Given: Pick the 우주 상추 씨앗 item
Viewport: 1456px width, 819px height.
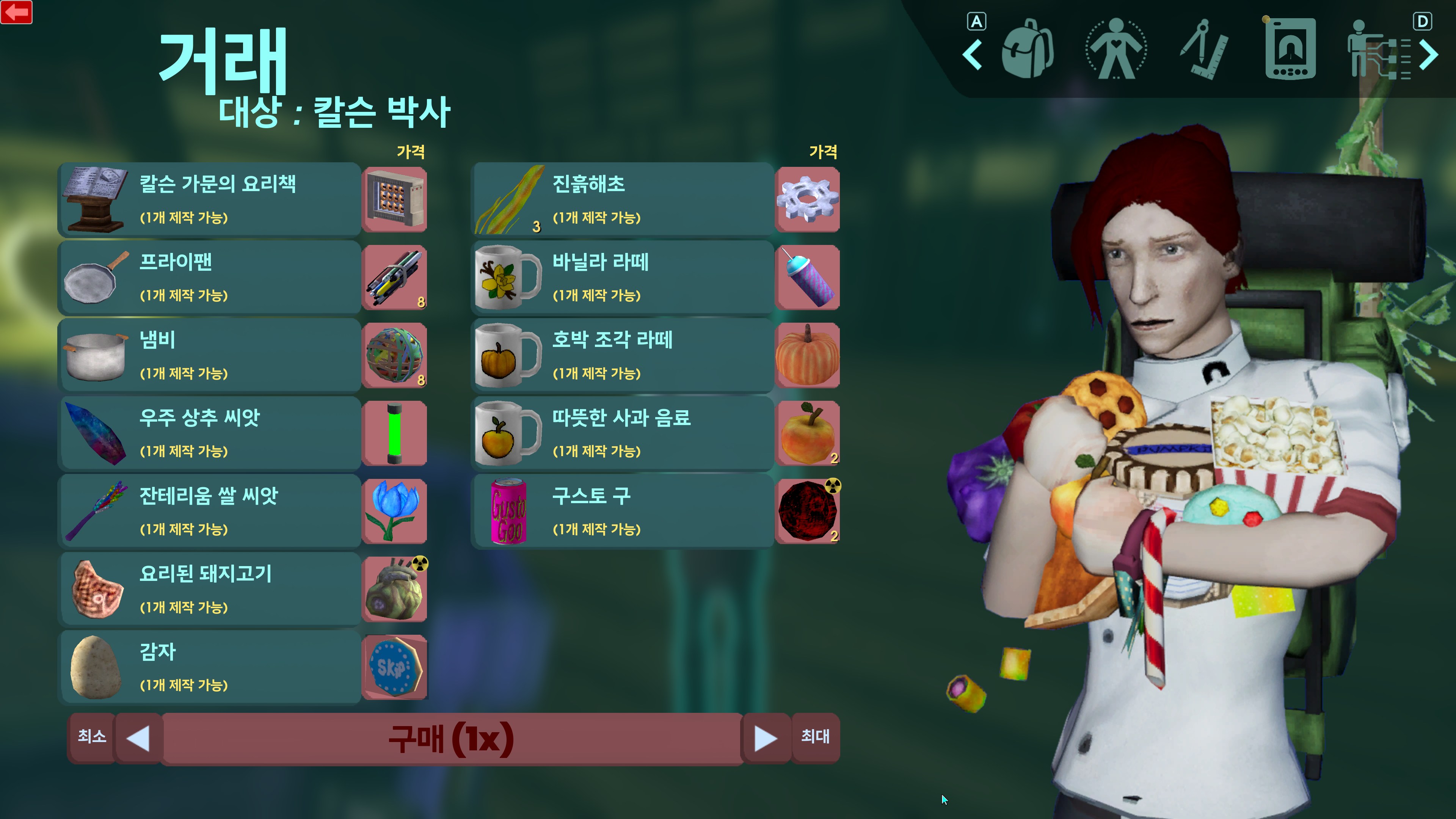Looking at the screenshot, I should point(210,433).
